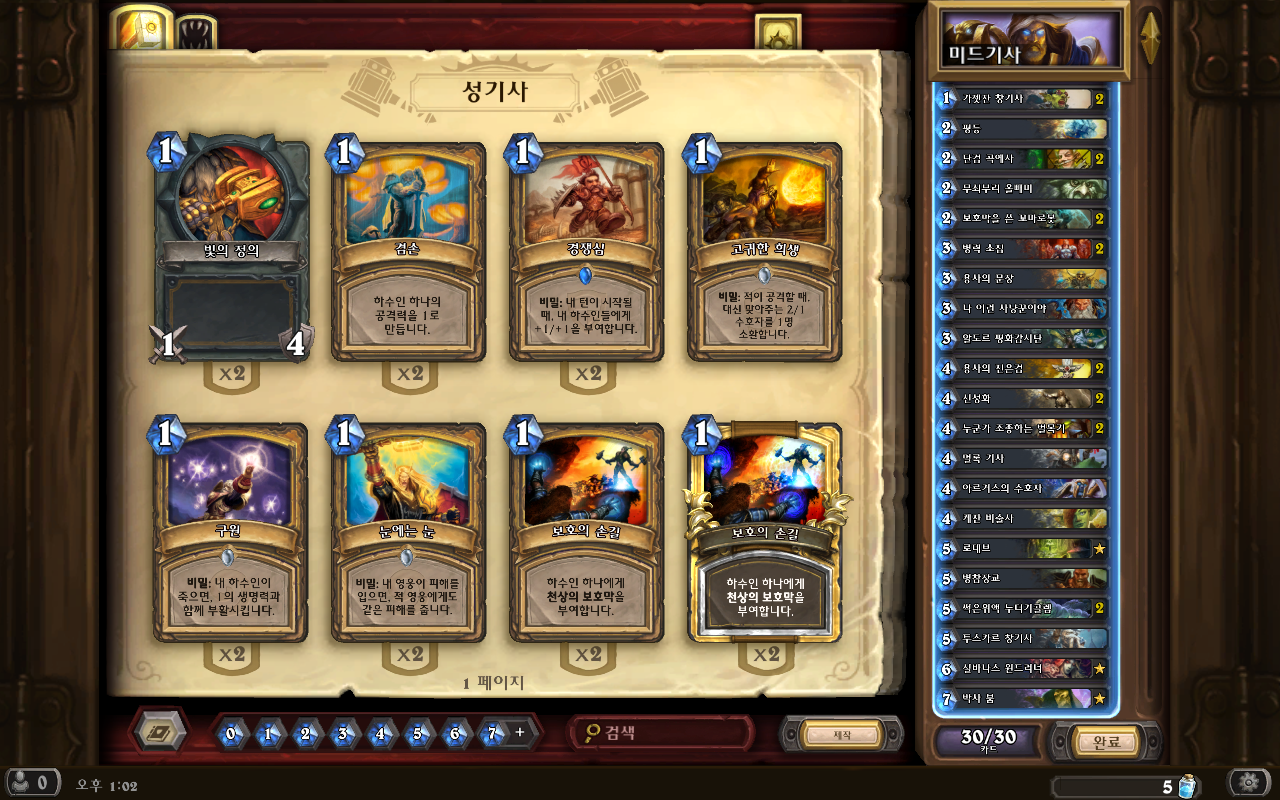Viewport: 1280px width, 800px height.
Task: Open the friends list panel
Action: point(30,782)
